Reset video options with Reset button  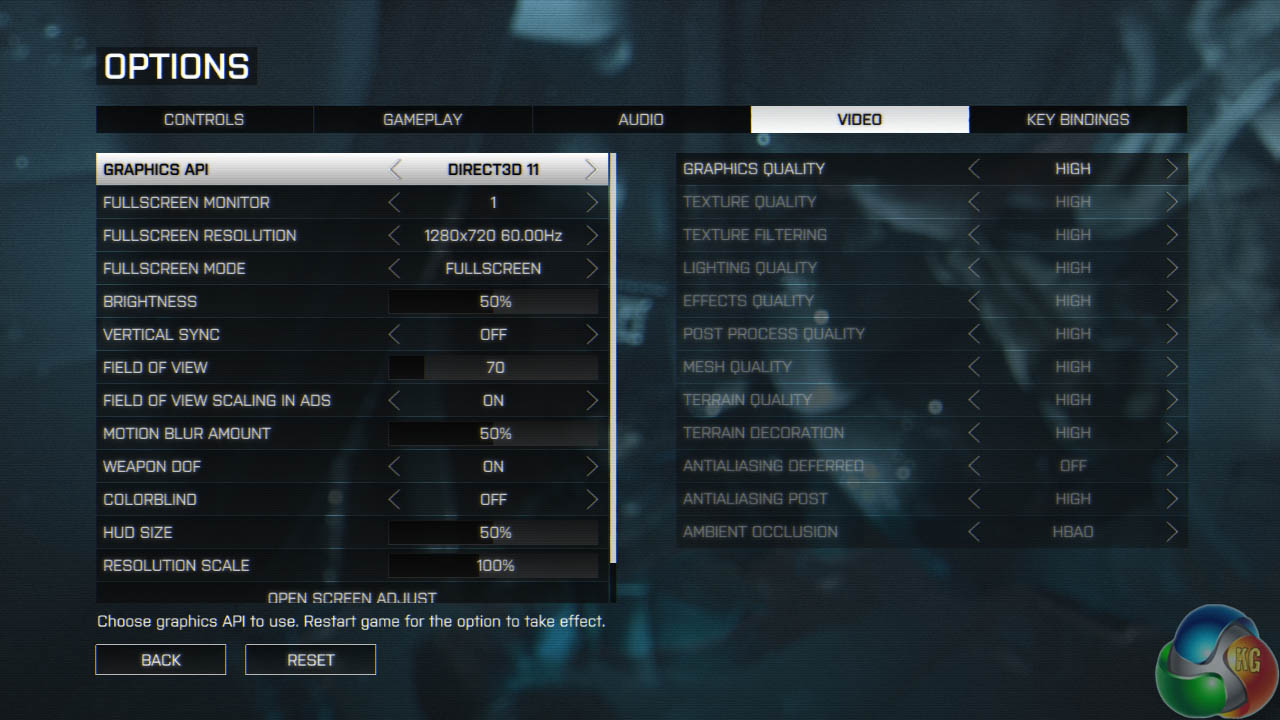pyautogui.click(x=311, y=660)
